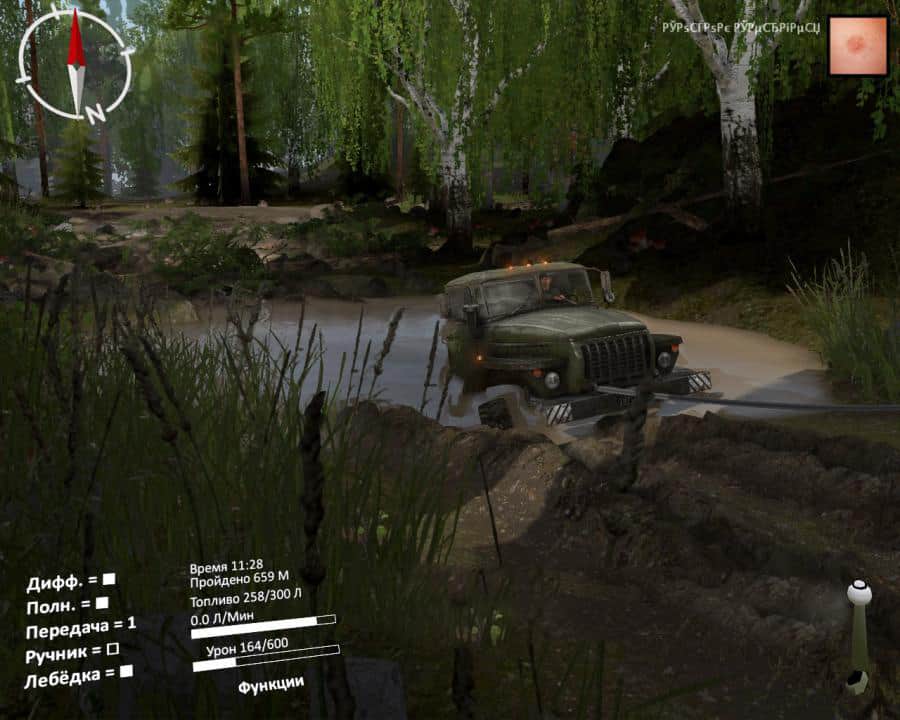Click the gear shifter lever icon
Image resolution: width=900 pixels, height=720 pixels.
858,637
